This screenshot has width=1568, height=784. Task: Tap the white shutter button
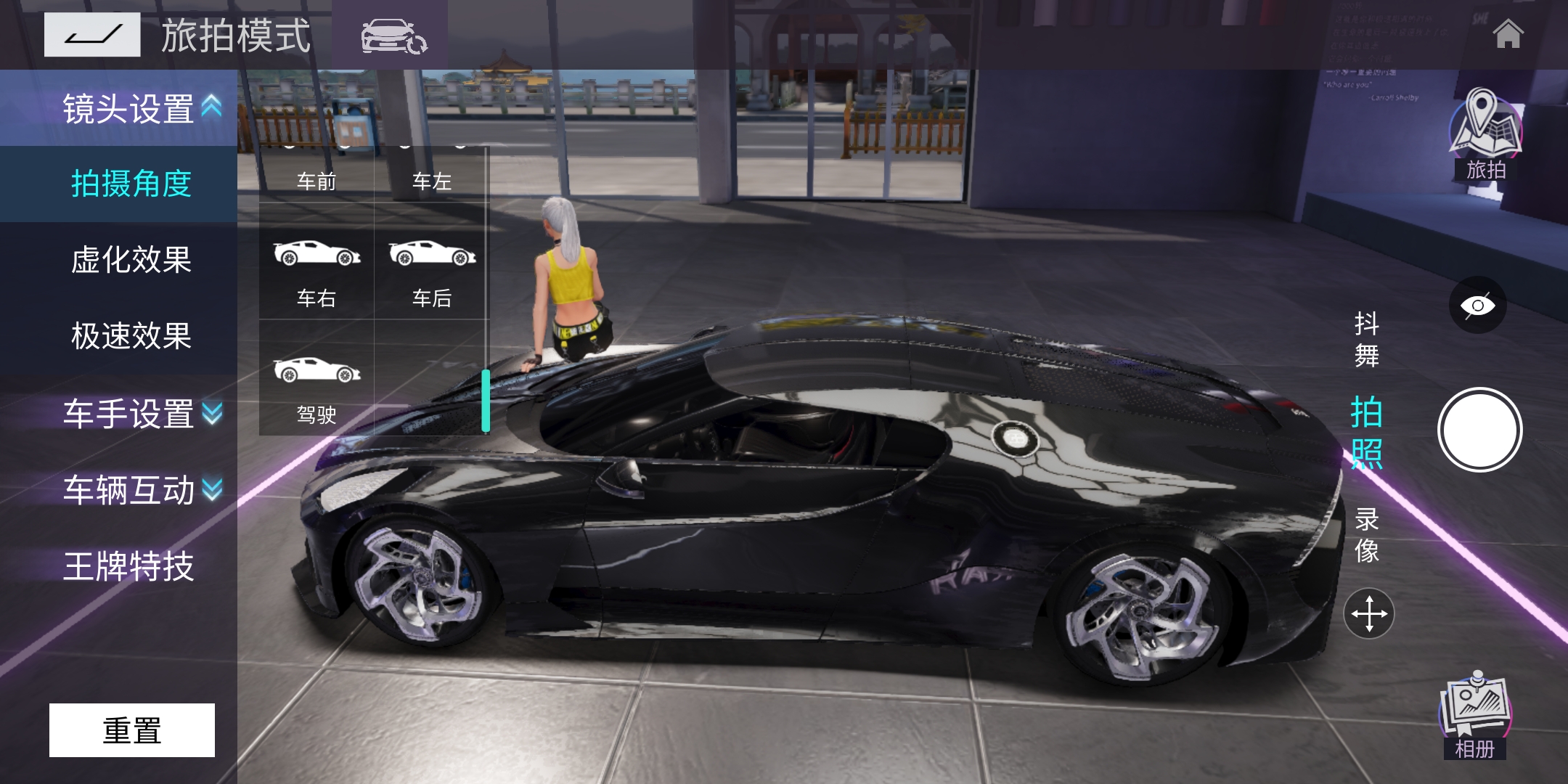coord(1479,430)
